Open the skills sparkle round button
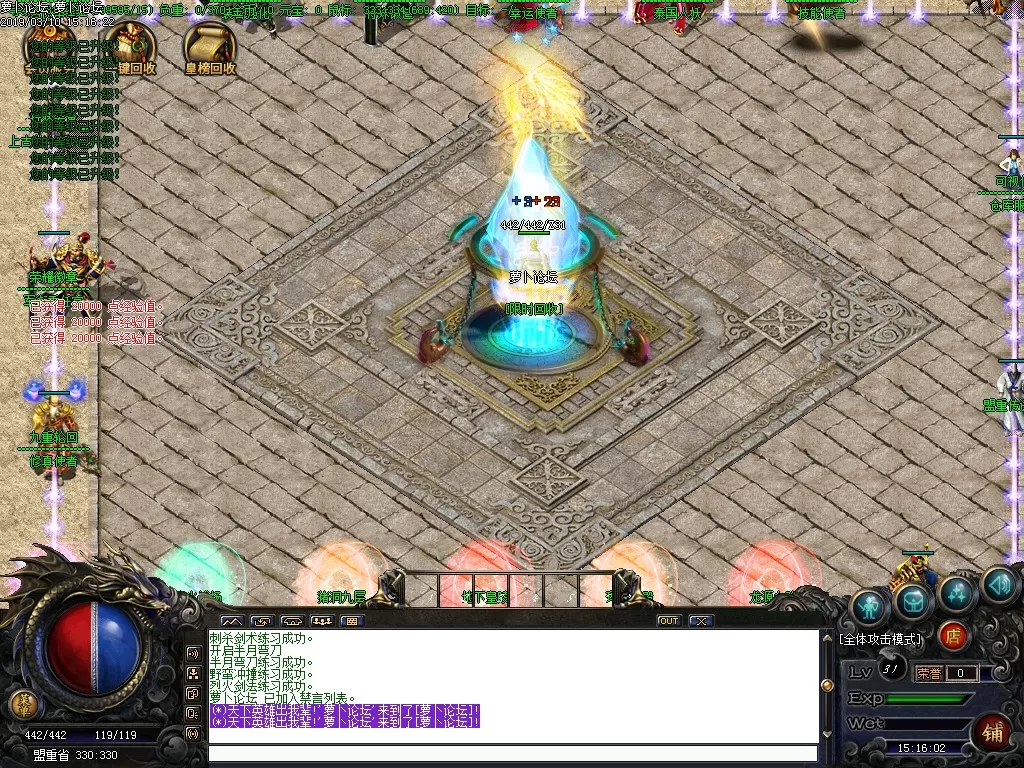1024x768 pixels. (x=957, y=593)
